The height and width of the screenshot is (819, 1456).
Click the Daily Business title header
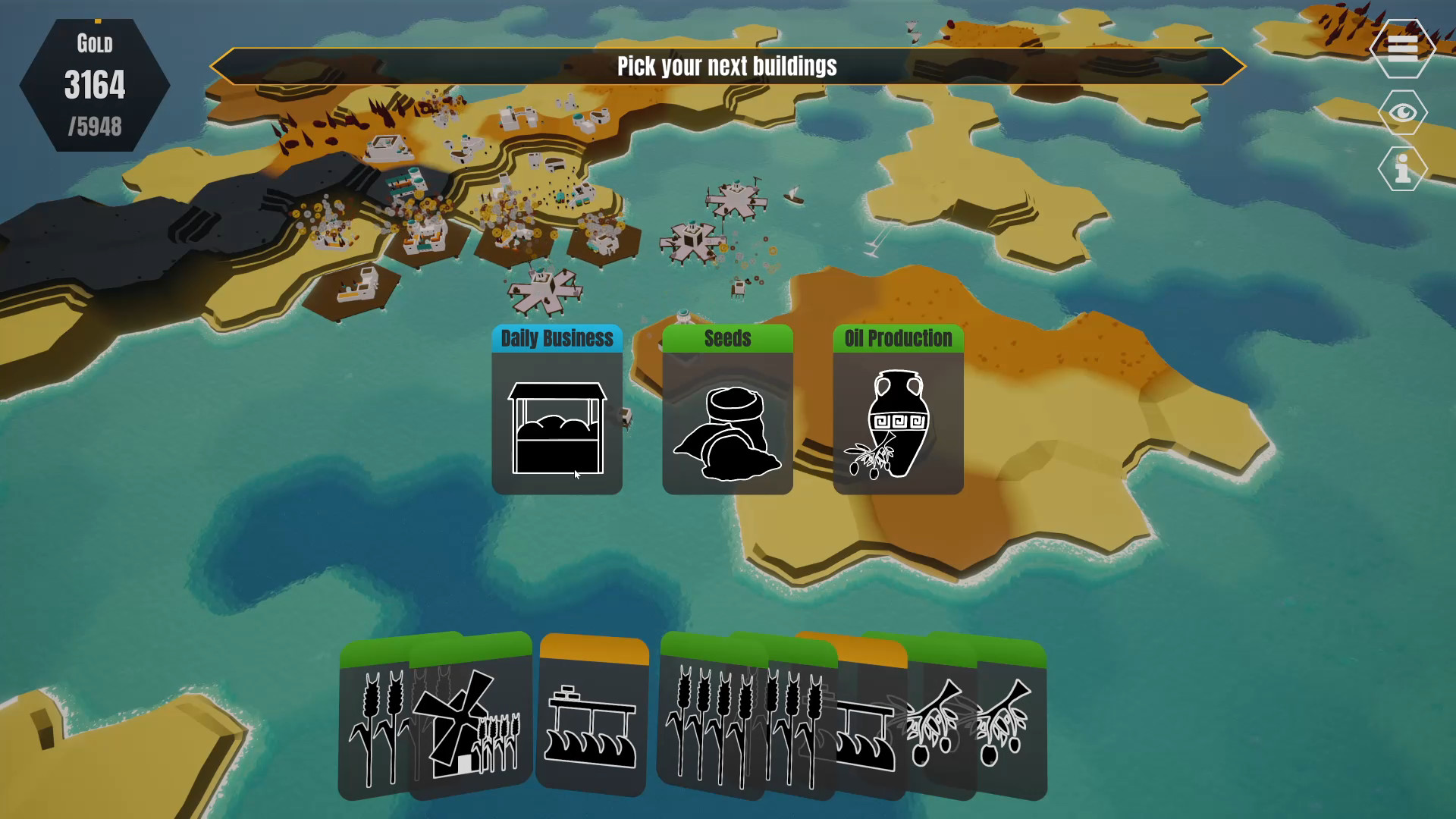(557, 339)
